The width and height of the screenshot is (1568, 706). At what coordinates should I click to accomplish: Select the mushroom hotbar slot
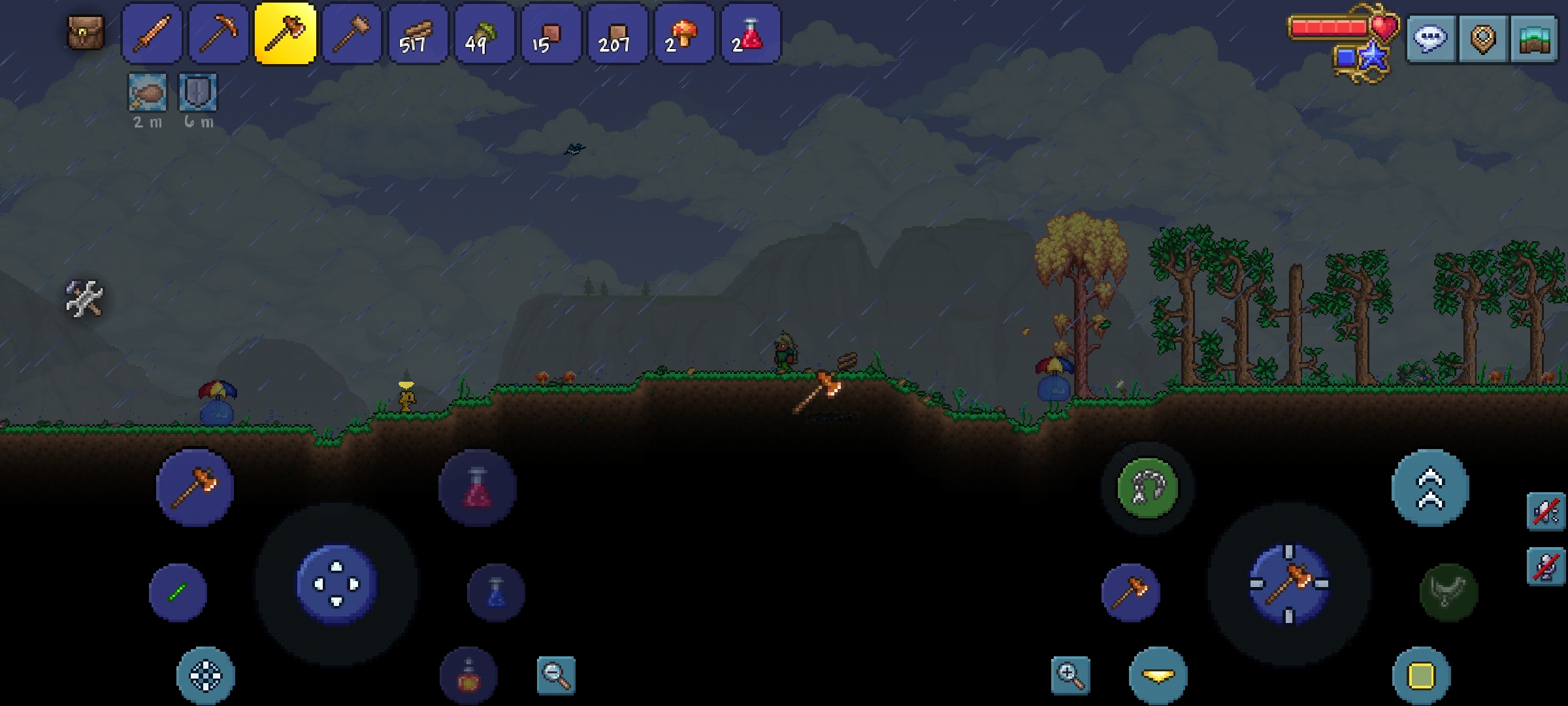[x=683, y=33]
